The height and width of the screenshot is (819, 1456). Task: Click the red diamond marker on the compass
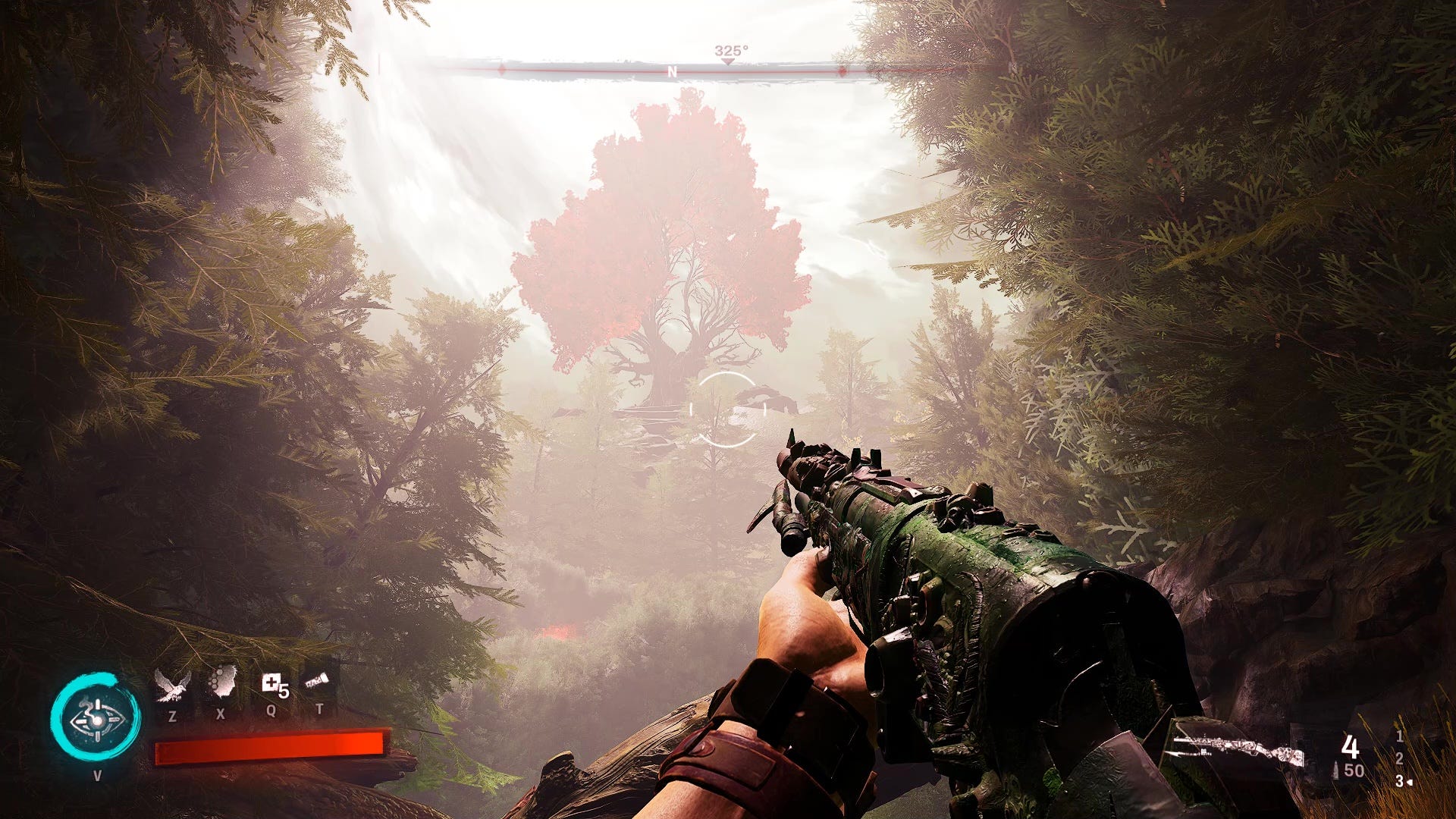(842, 71)
